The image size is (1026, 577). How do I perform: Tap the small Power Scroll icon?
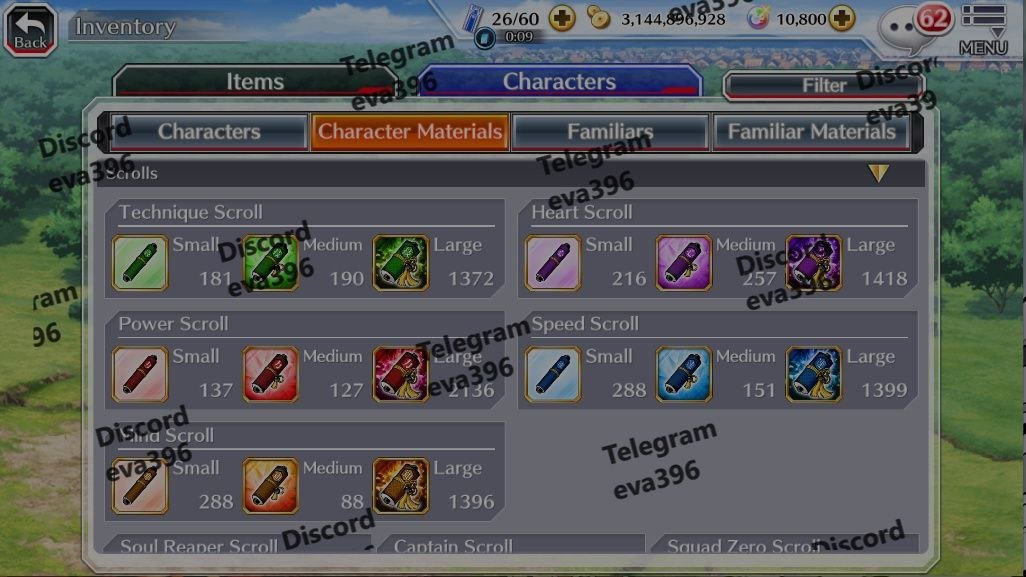coord(140,374)
